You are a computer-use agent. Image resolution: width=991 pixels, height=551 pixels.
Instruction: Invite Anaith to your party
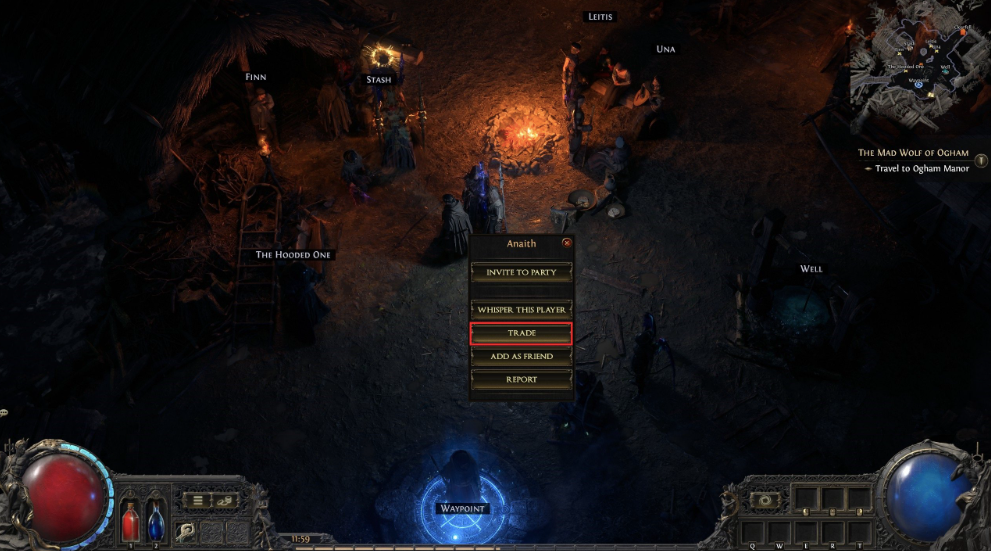tap(521, 272)
